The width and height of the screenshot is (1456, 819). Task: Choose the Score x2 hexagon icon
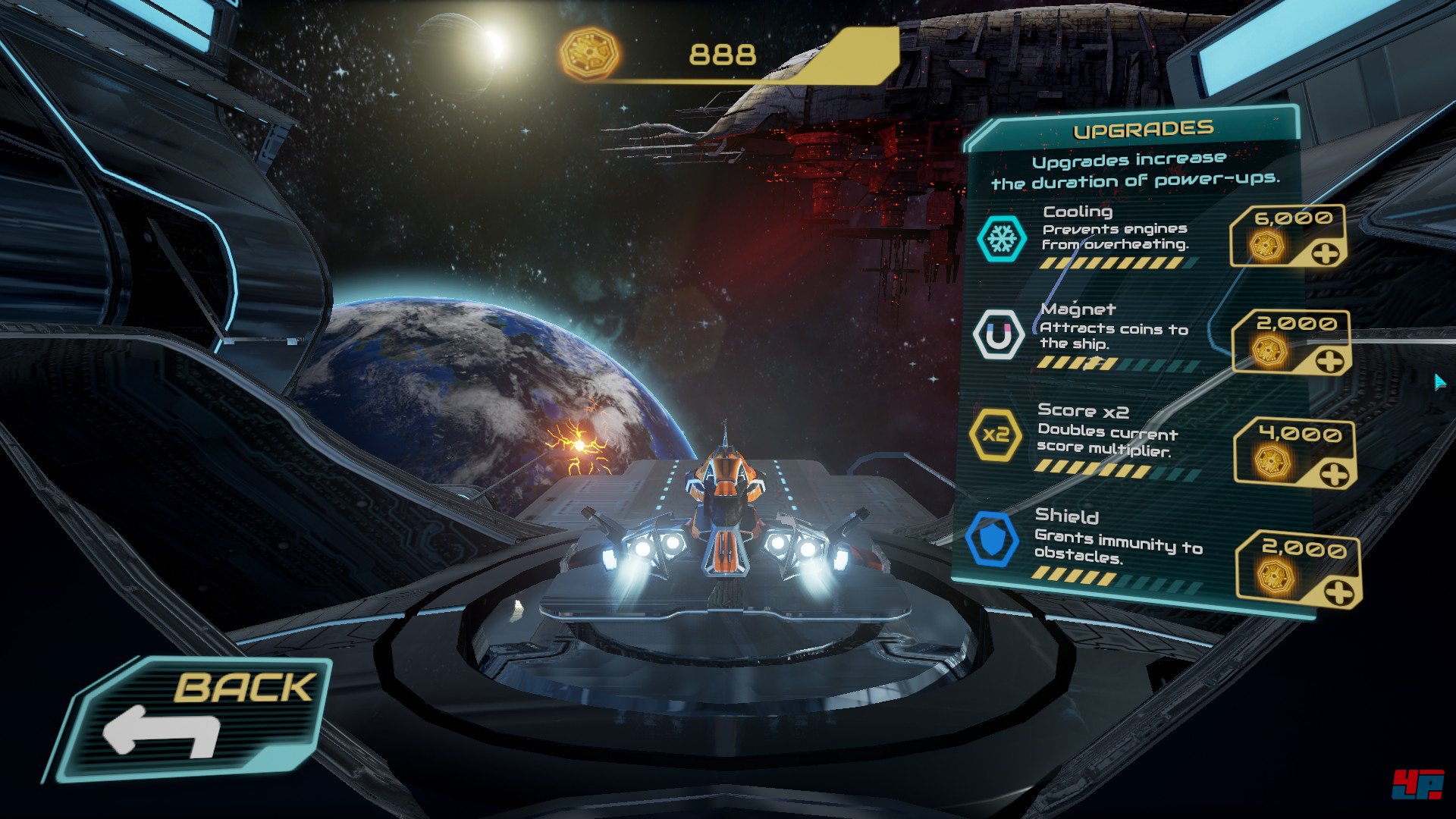995,435
